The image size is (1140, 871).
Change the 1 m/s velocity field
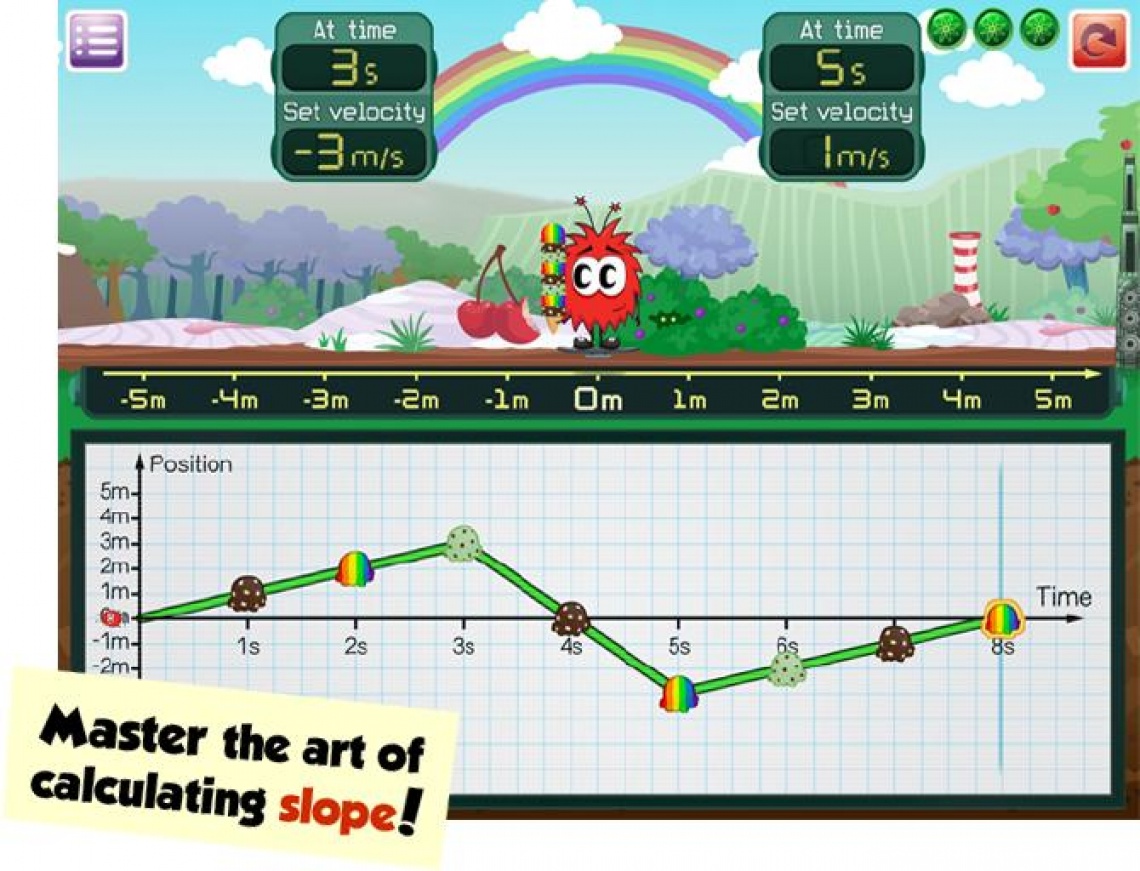click(x=841, y=153)
